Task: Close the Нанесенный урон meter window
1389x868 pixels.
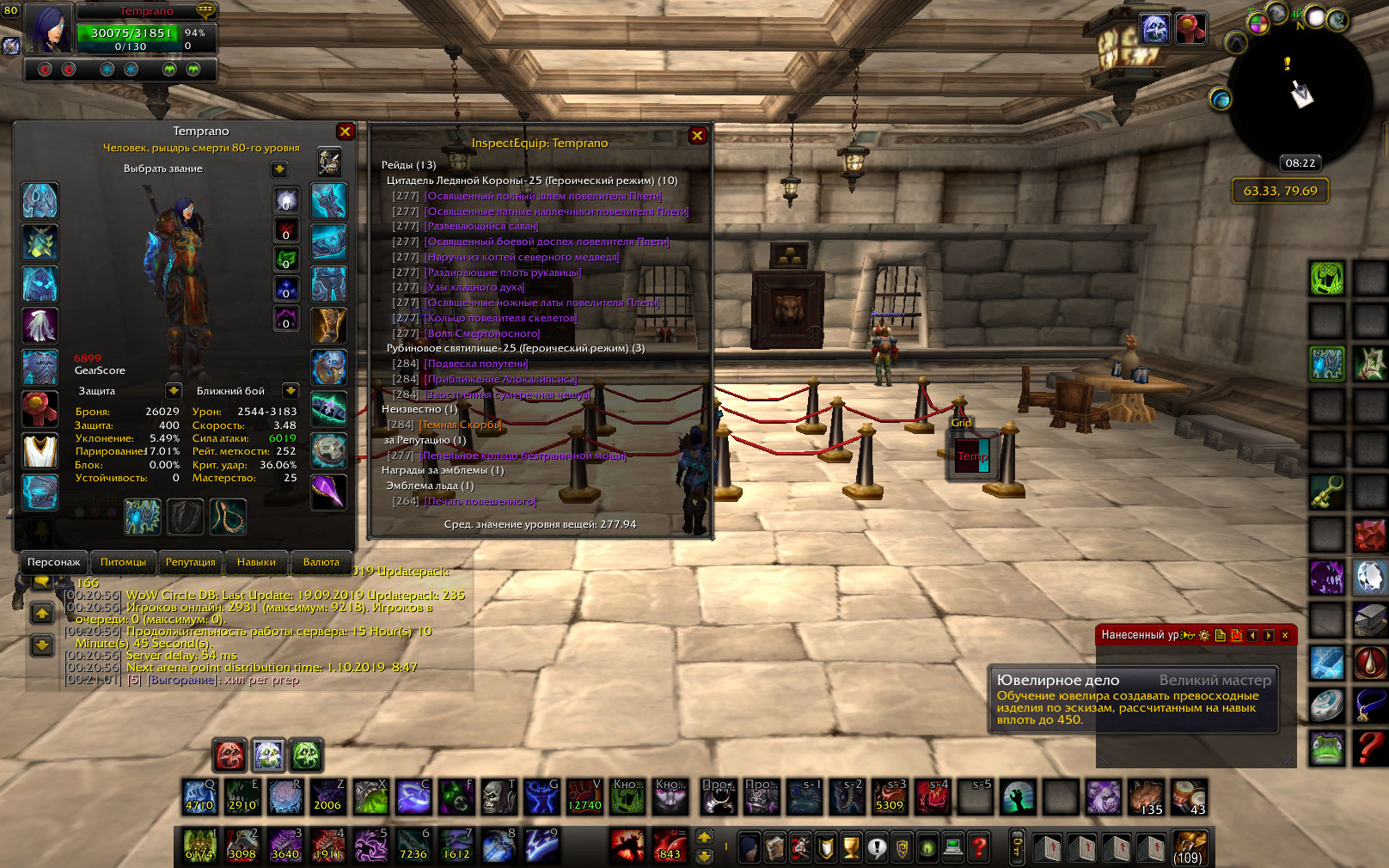Action: 1285,635
